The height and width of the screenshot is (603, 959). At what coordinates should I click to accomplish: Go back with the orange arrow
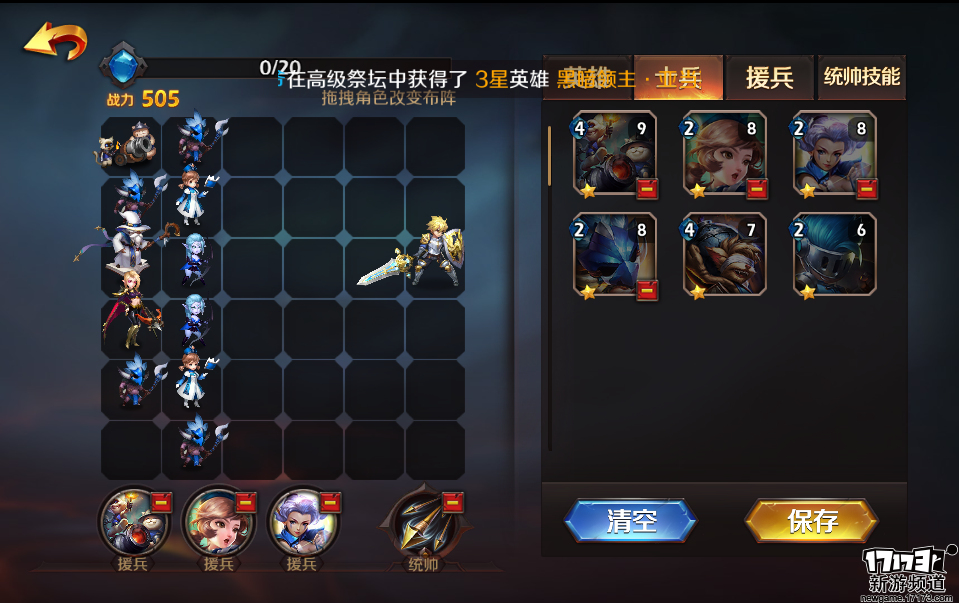[x=56, y=41]
